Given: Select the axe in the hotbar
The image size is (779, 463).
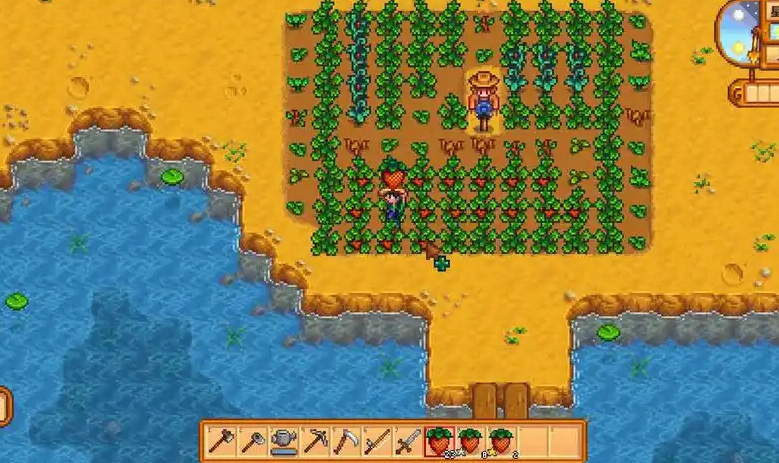Looking at the screenshot, I should tap(221, 441).
